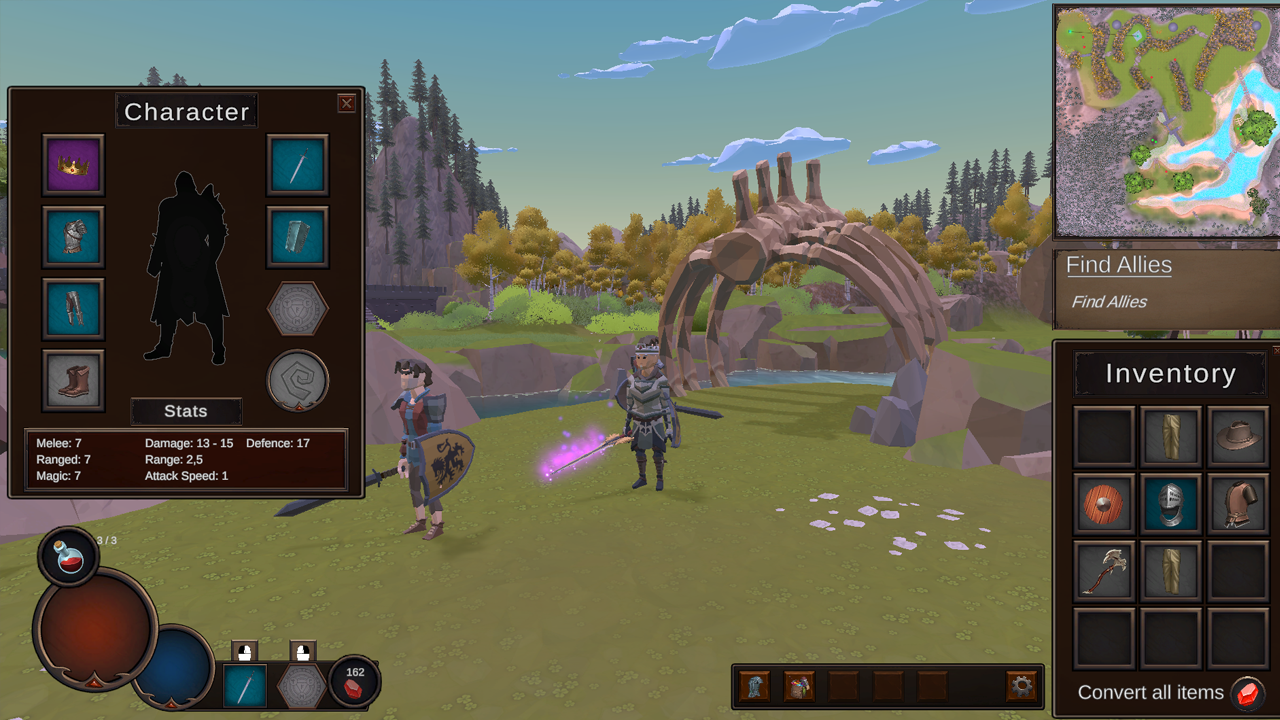Select the sword slot in Character panel

click(x=298, y=165)
